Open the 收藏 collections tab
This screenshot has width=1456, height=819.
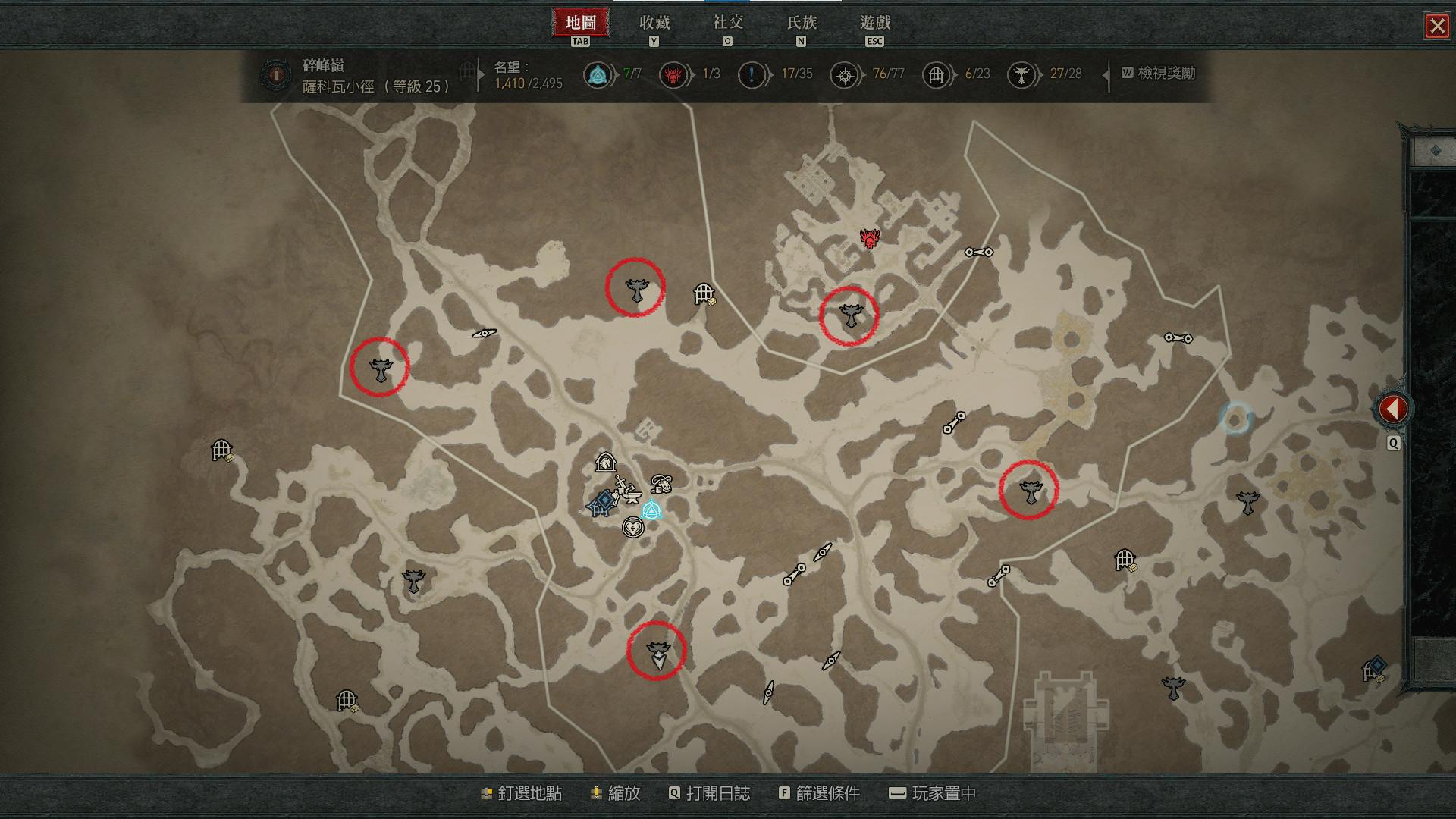[x=654, y=23]
